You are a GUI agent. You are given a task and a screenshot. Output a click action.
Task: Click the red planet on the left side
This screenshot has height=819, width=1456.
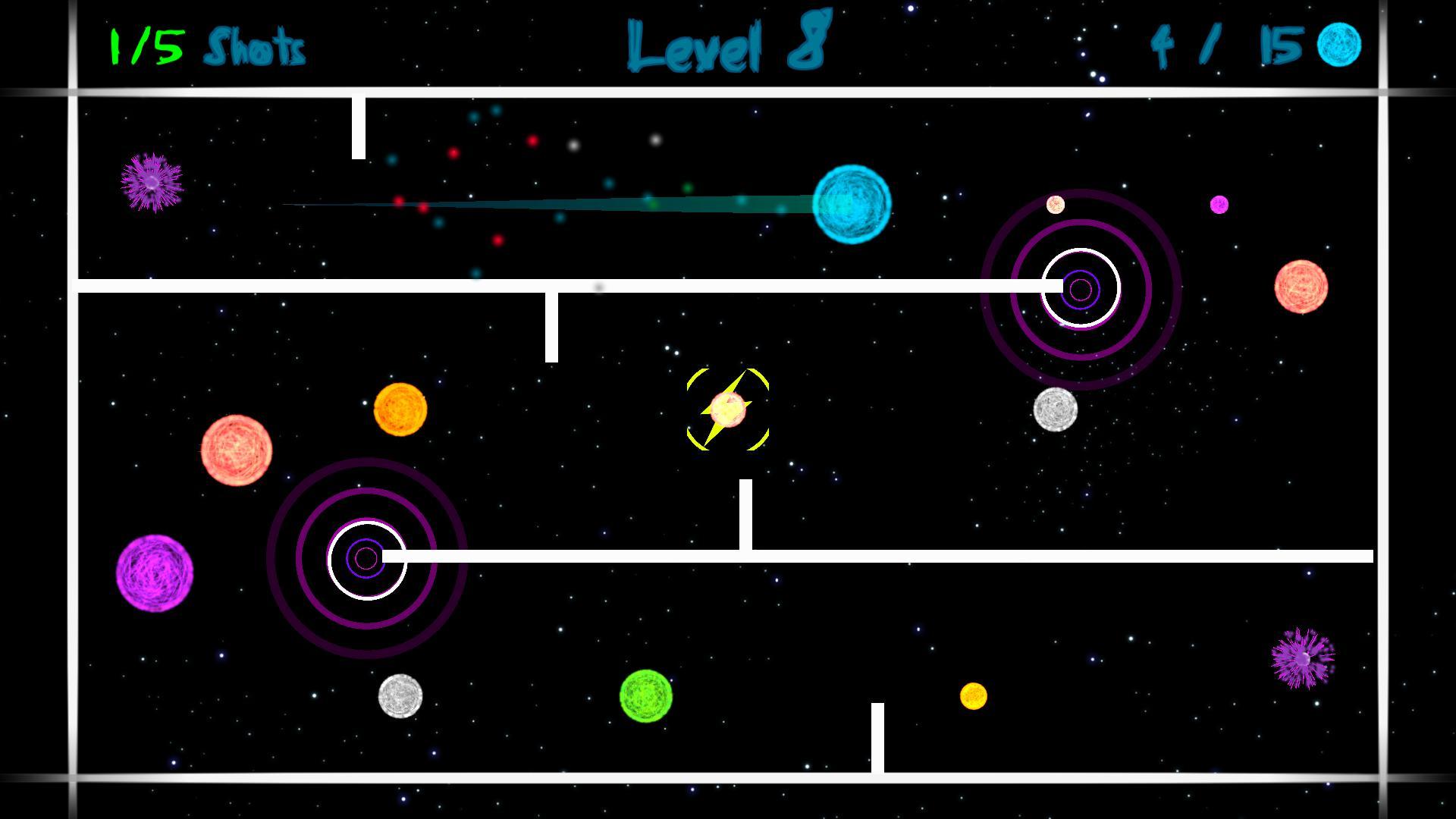click(x=238, y=450)
